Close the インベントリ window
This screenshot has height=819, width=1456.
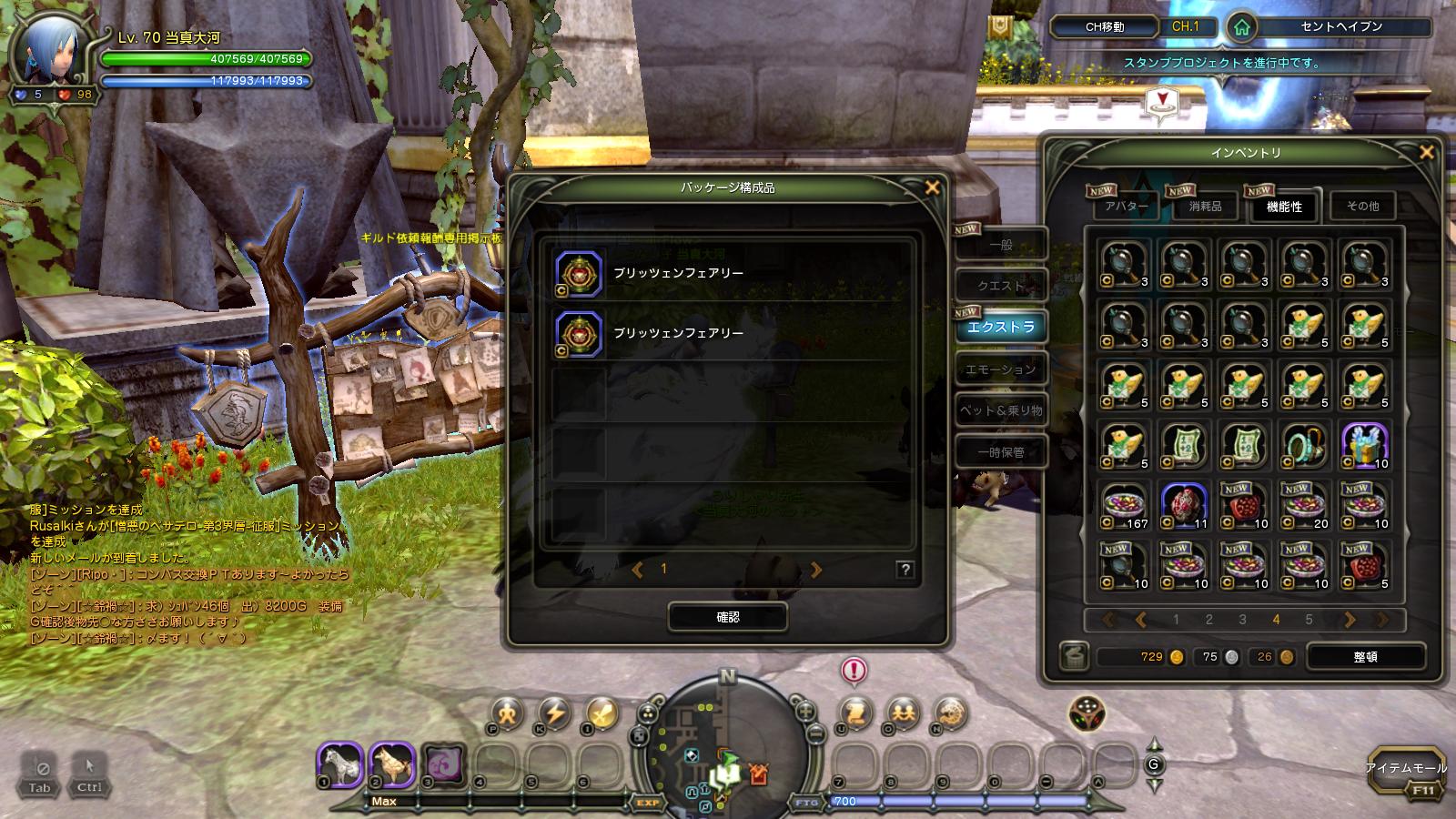tap(1426, 152)
